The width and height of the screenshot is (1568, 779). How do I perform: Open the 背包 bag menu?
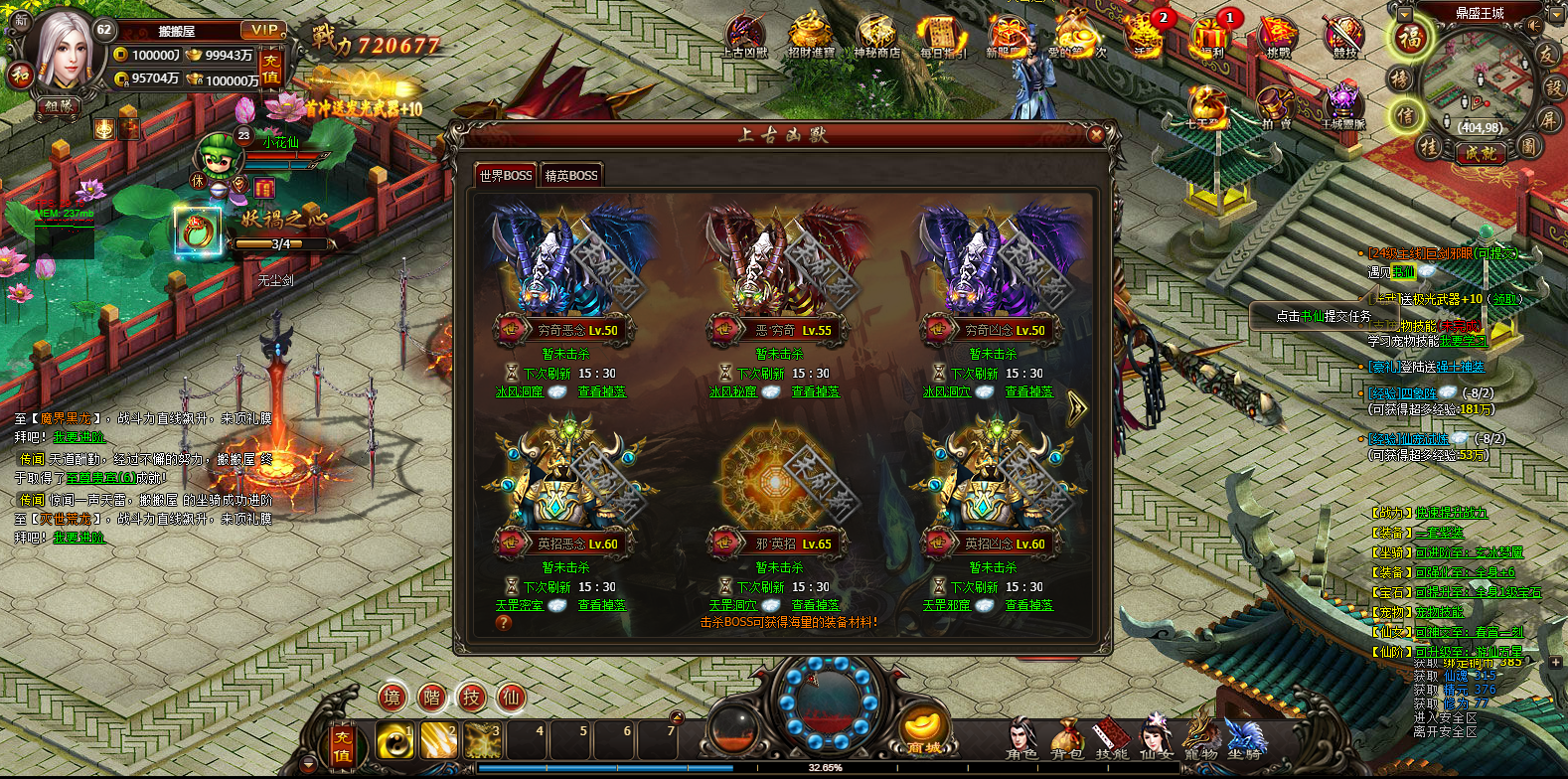coord(1065,740)
